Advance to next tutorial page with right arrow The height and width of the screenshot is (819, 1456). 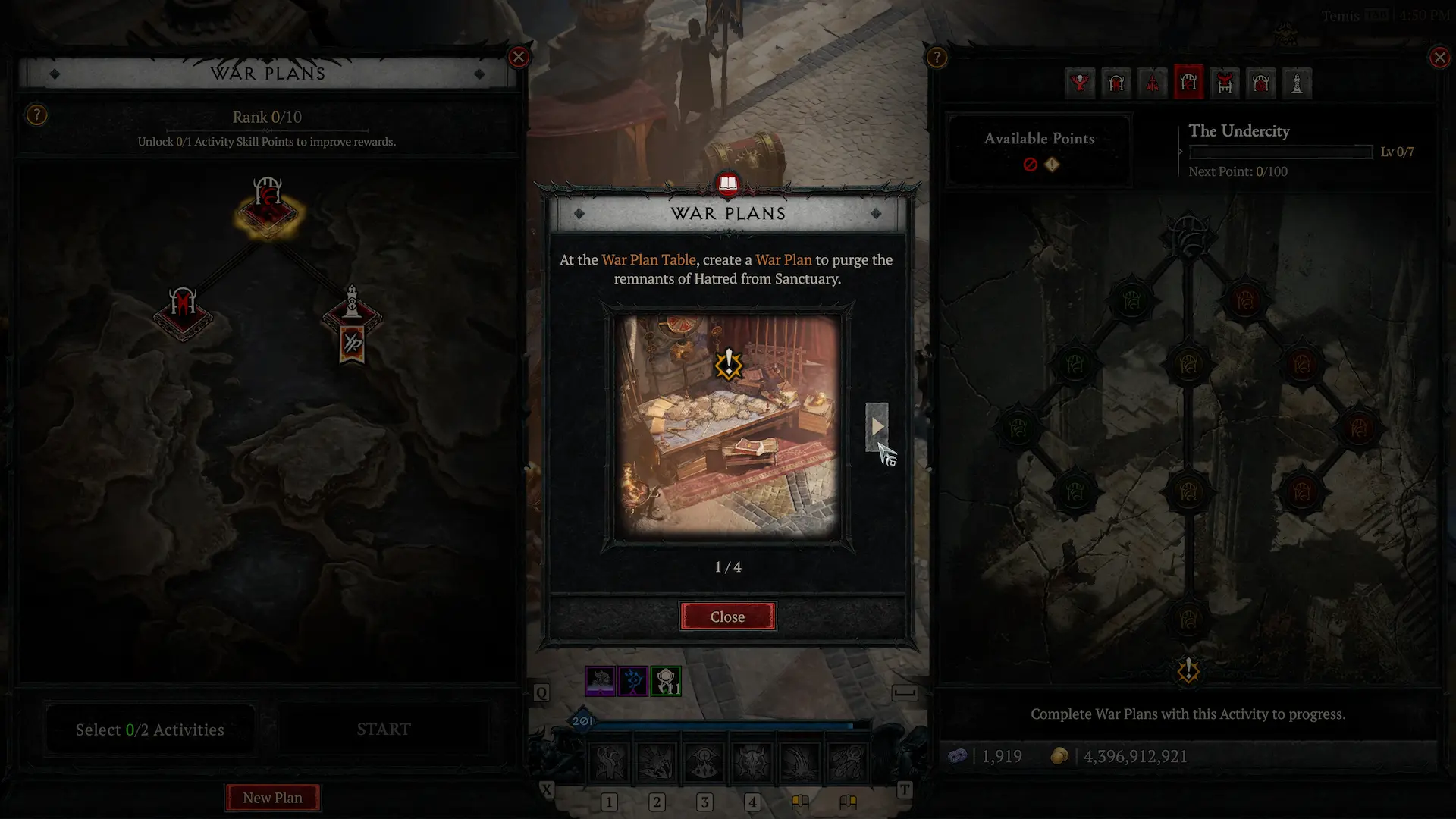click(x=877, y=426)
